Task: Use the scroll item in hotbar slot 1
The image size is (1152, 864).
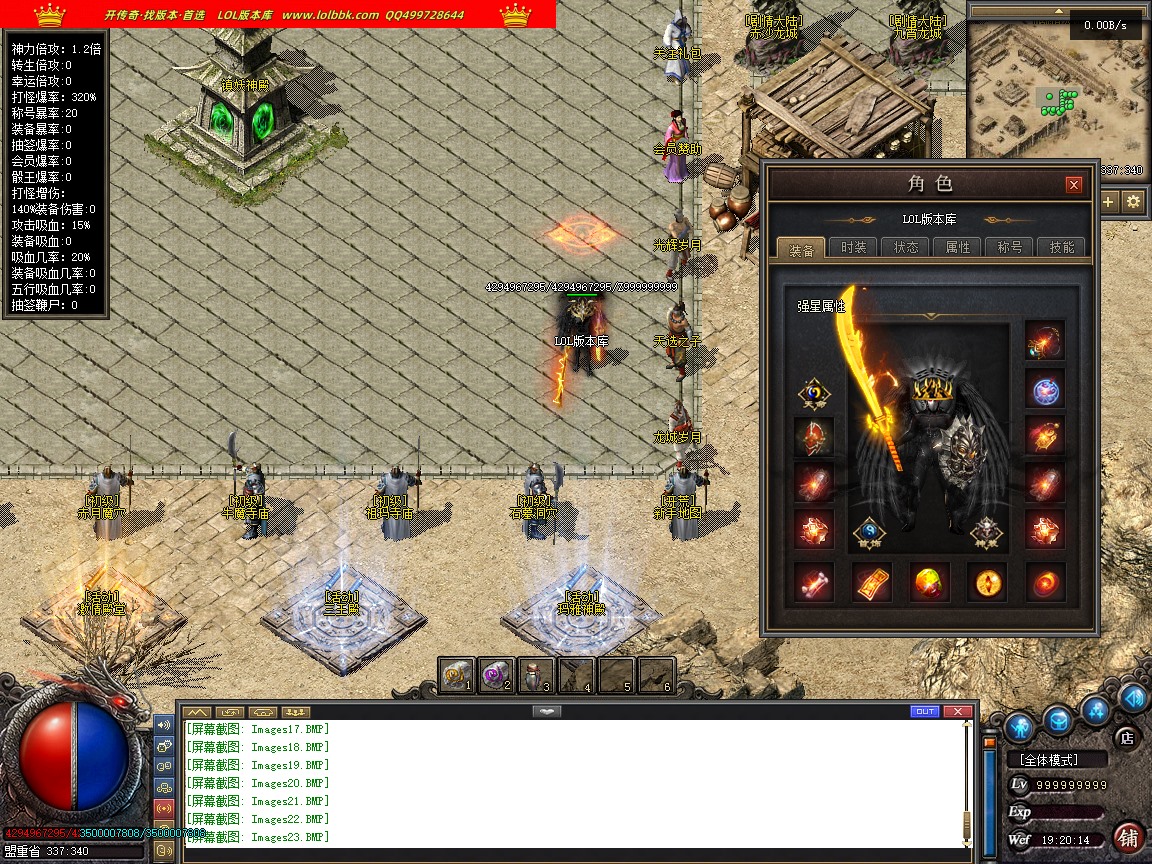Action: click(x=457, y=676)
